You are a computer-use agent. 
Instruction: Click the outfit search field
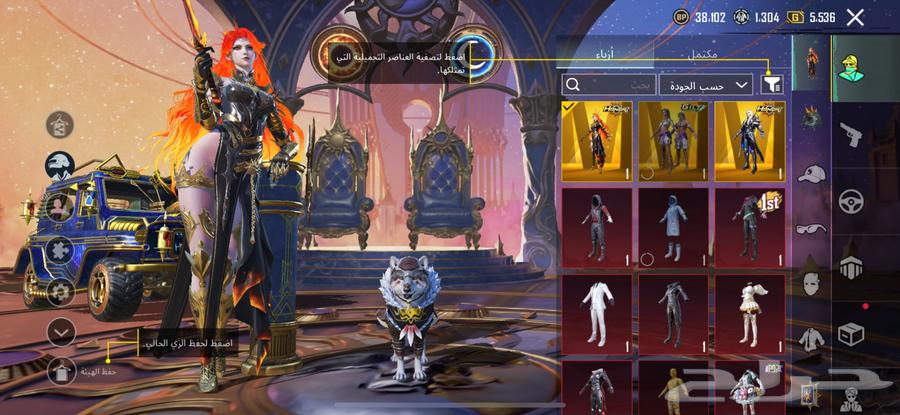[x=610, y=85]
